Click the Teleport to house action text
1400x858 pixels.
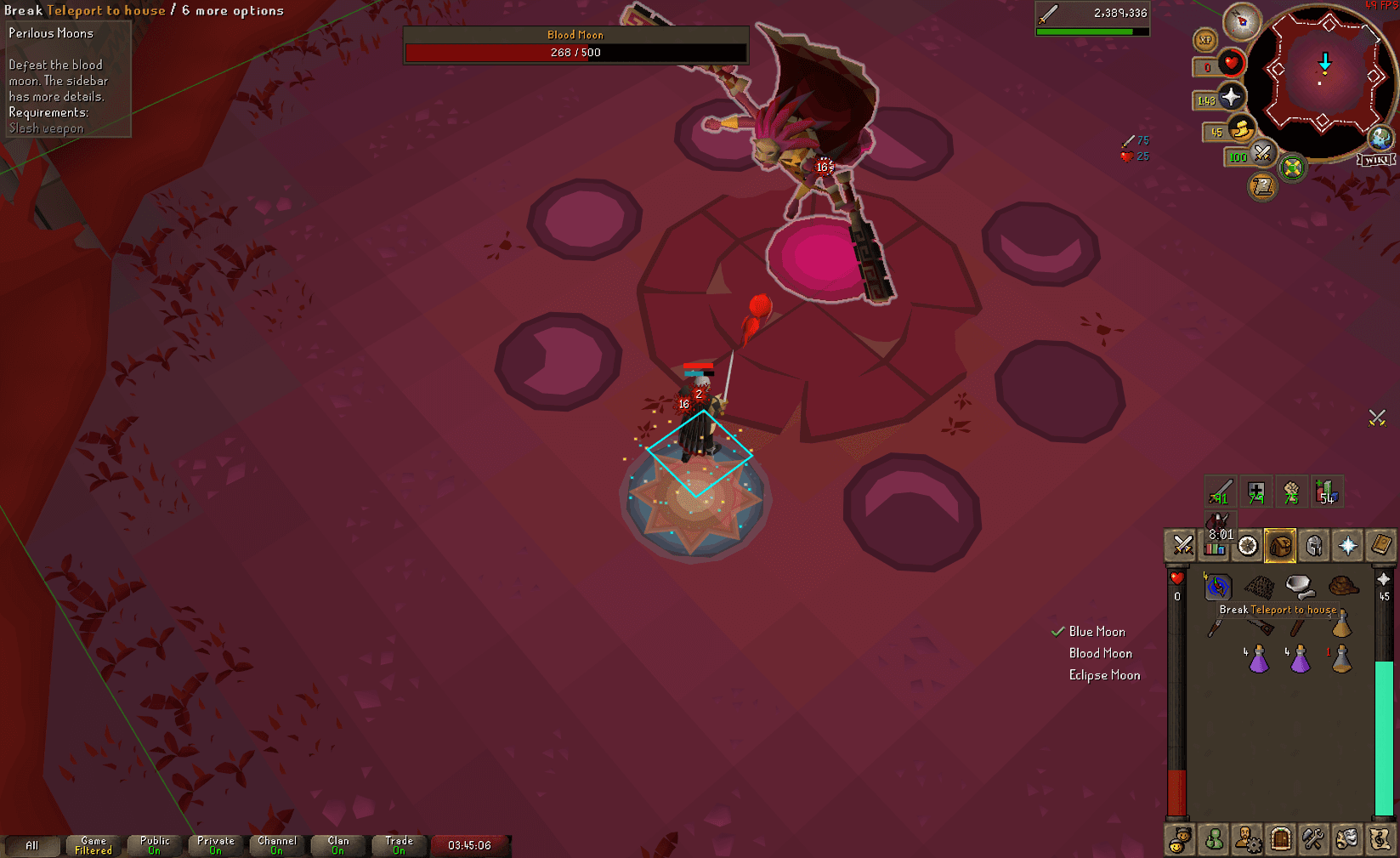click(105, 10)
